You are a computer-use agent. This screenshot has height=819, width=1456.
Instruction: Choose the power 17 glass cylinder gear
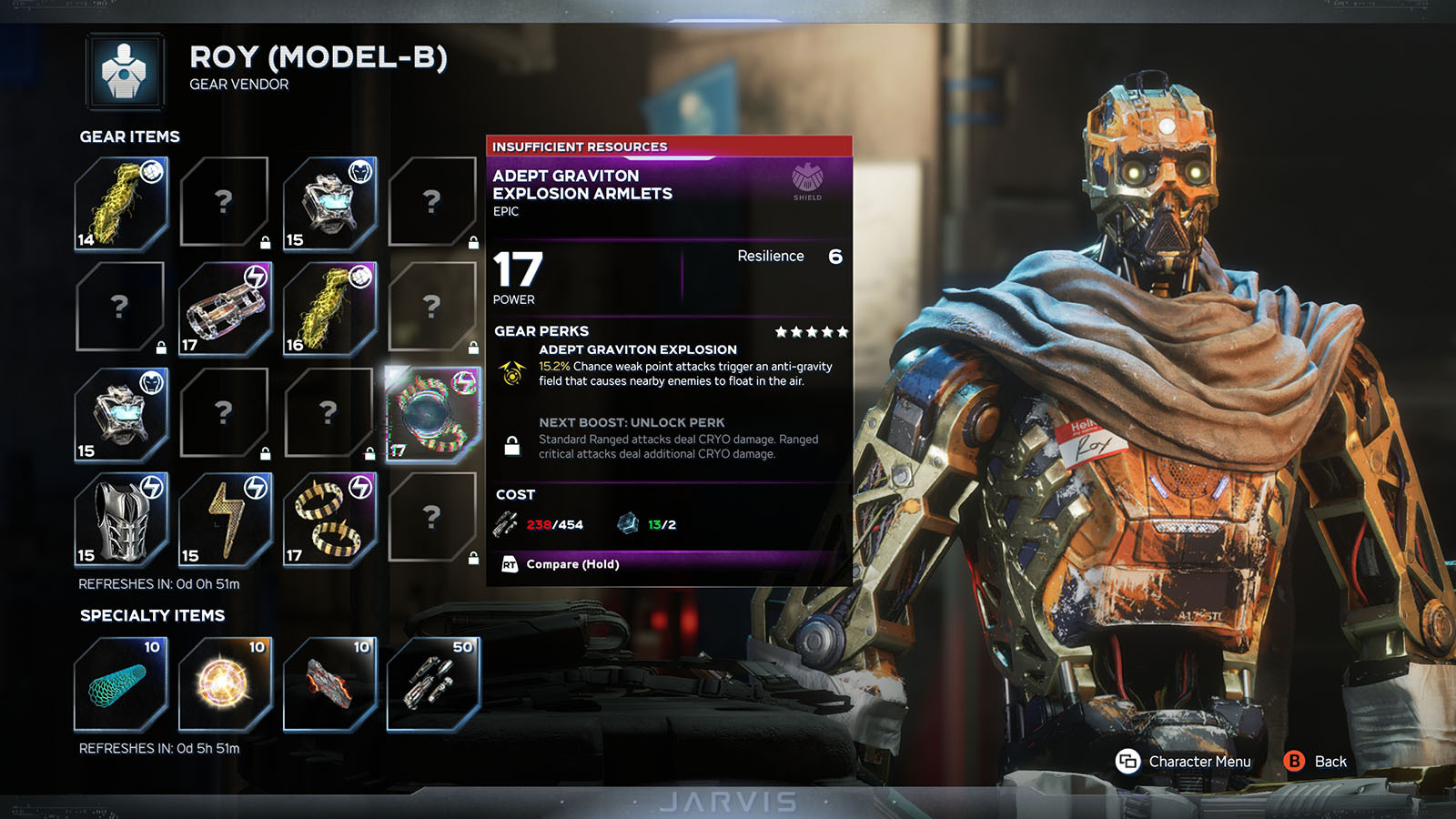[x=225, y=308]
